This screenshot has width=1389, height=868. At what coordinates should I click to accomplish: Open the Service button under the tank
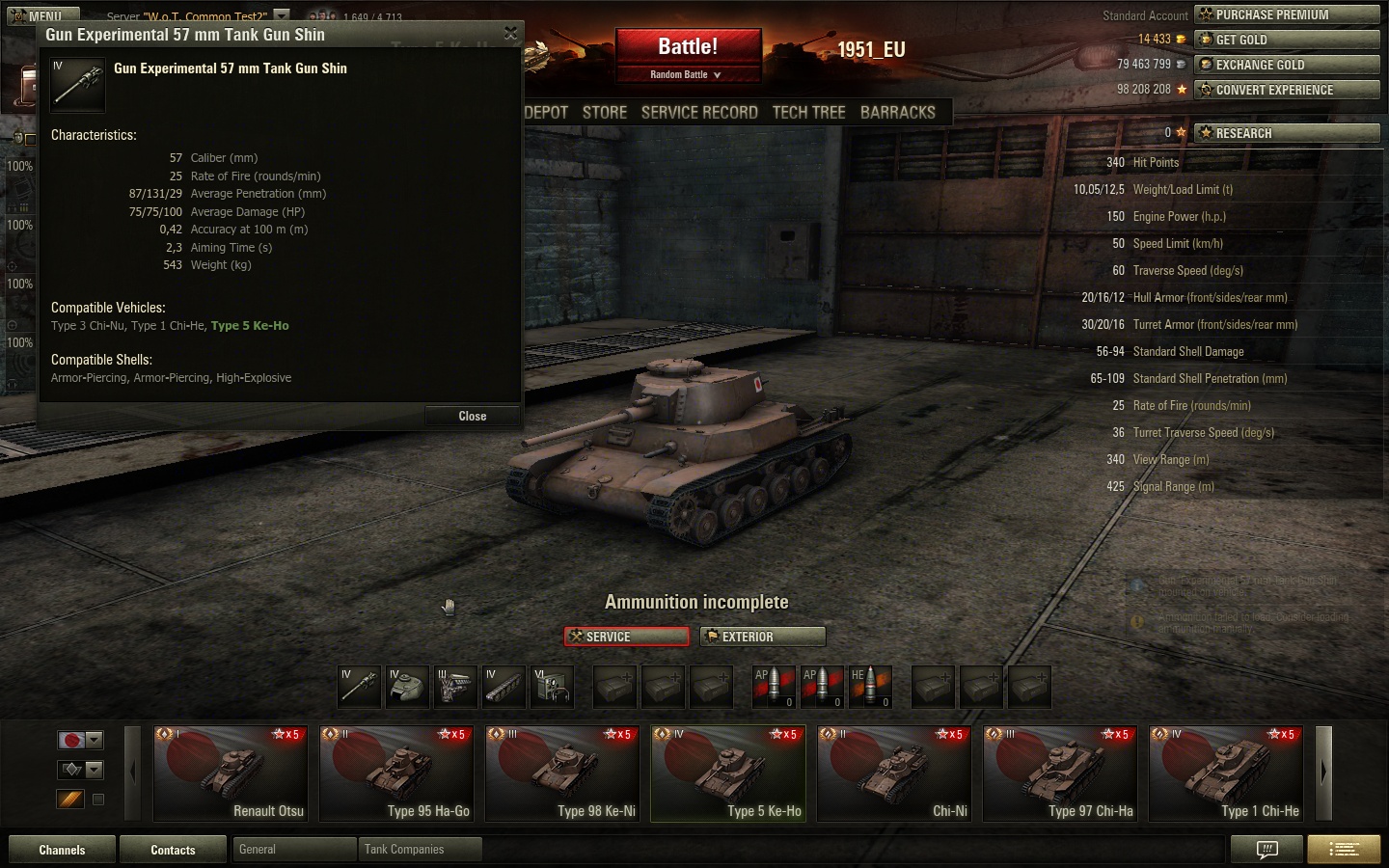[x=627, y=637]
